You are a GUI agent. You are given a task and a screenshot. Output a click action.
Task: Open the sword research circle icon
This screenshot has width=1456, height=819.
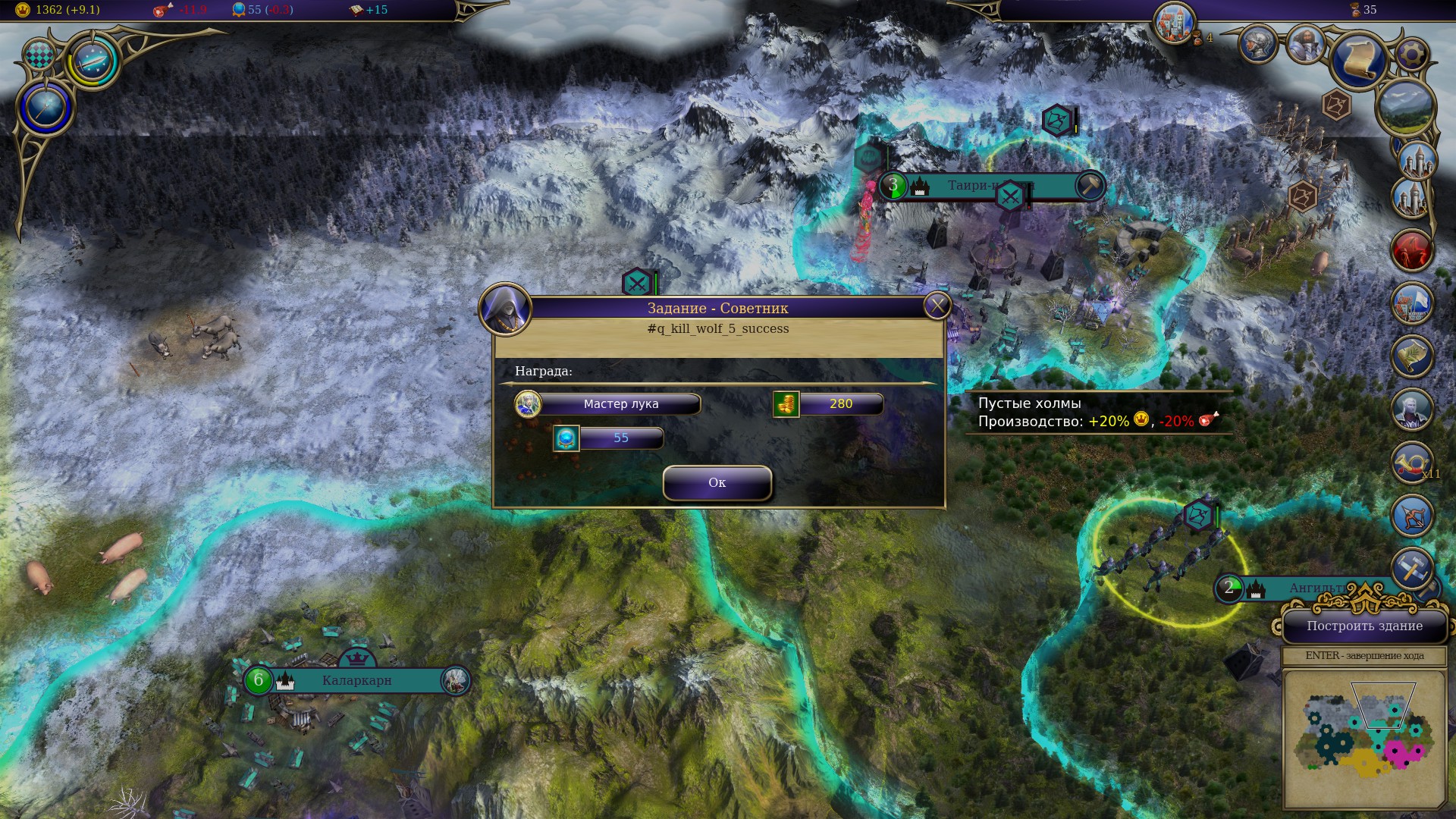point(93,61)
